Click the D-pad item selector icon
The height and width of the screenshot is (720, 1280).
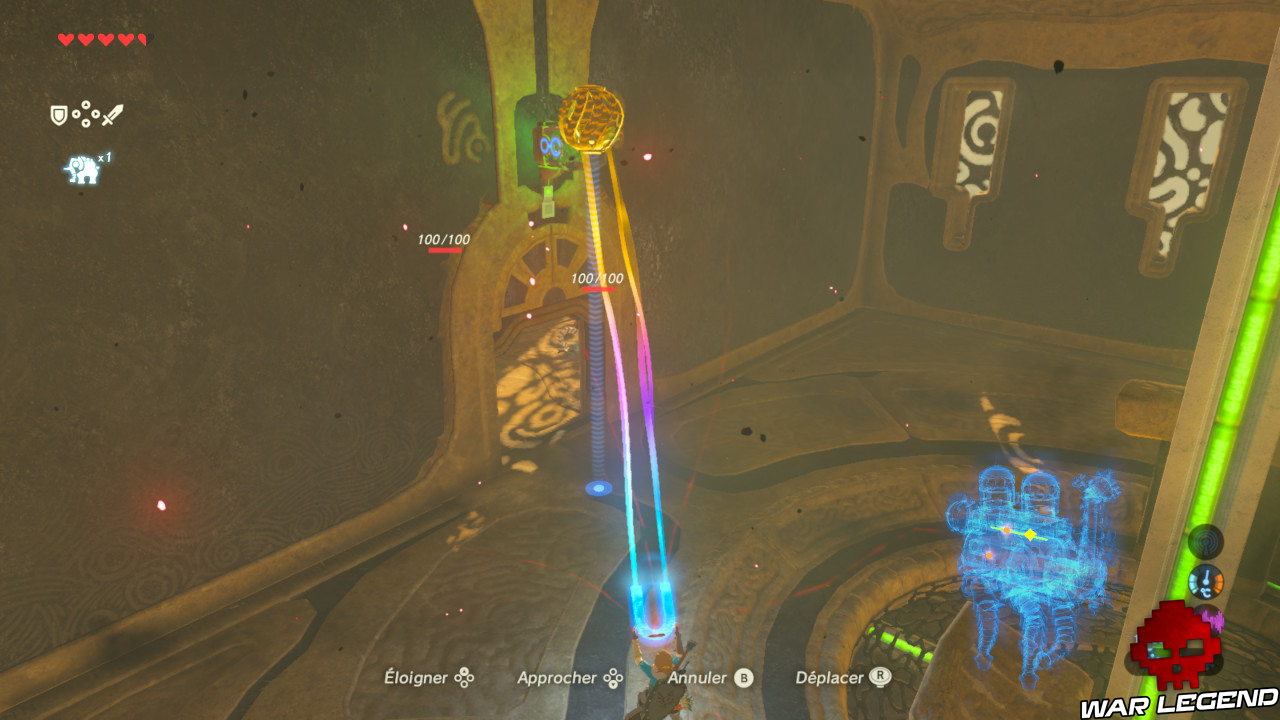pos(85,112)
